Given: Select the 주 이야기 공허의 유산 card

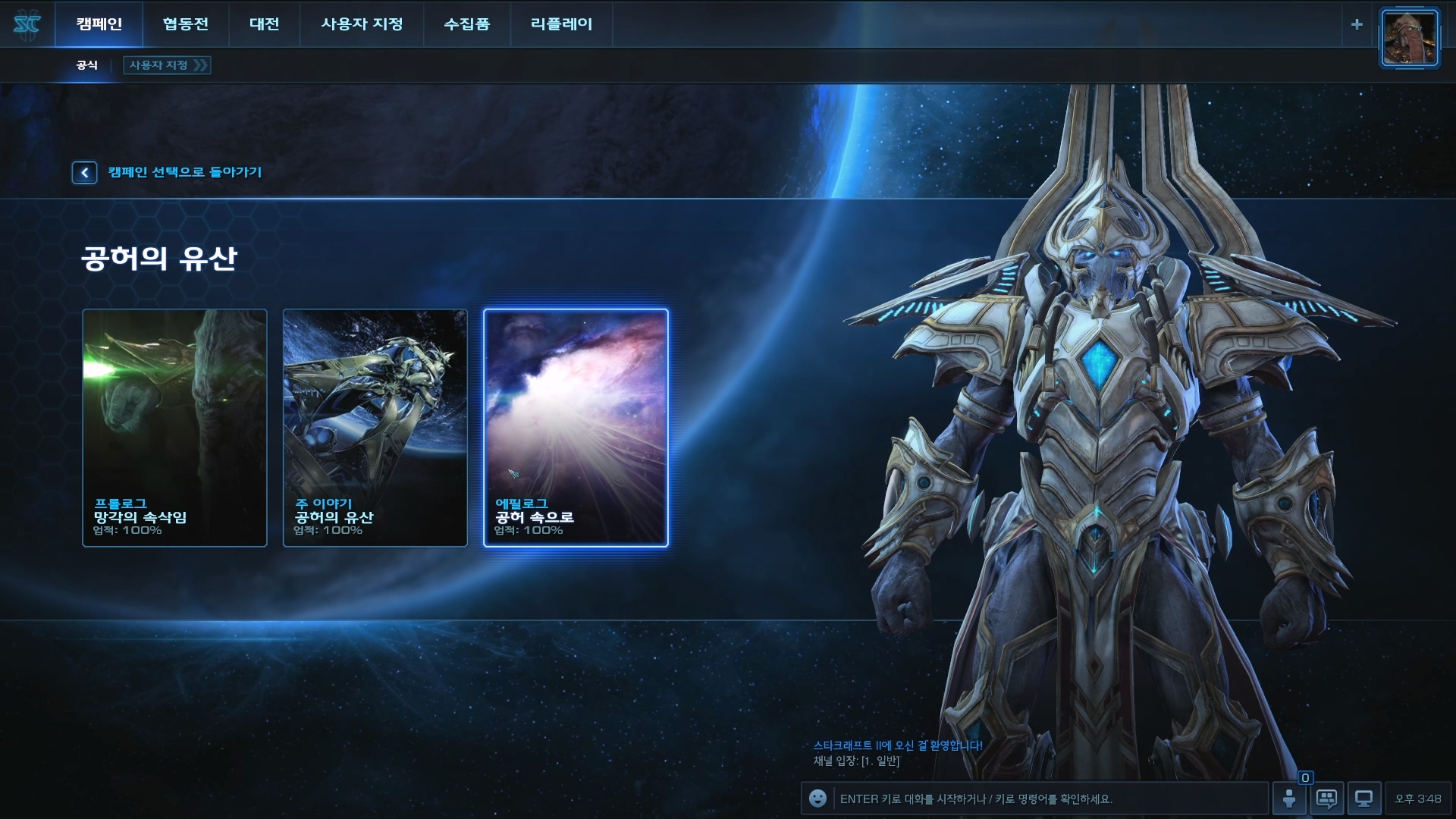Looking at the screenshot, I should [x=375, y=428].
